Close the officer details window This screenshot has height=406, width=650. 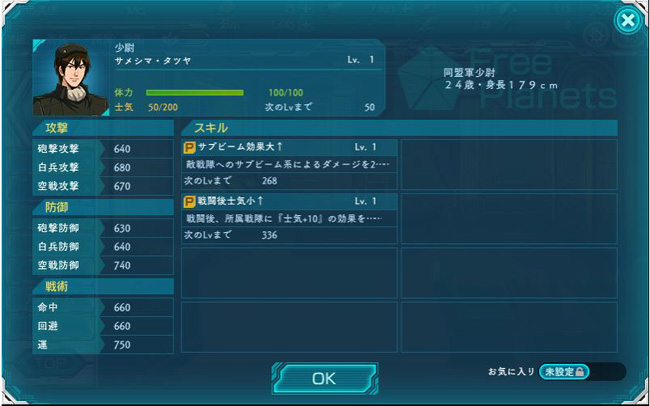click(626, 20)
